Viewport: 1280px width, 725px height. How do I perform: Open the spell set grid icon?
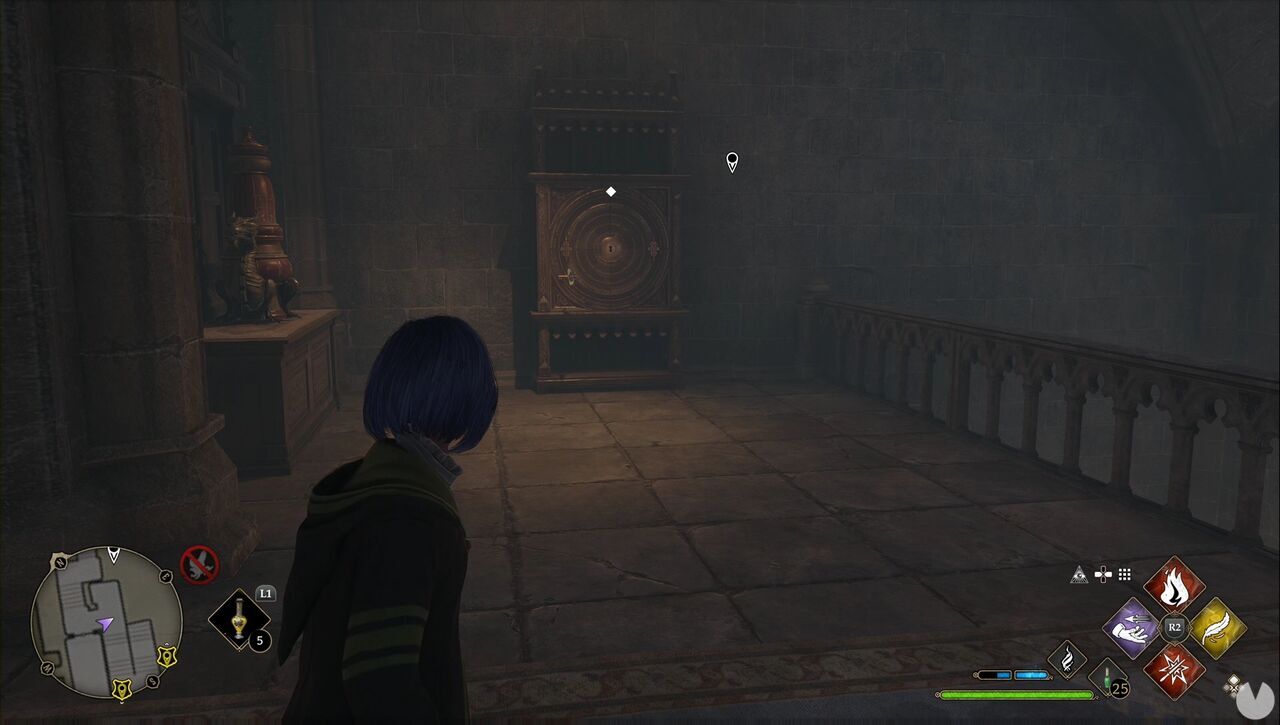[x=1123, y=574]
